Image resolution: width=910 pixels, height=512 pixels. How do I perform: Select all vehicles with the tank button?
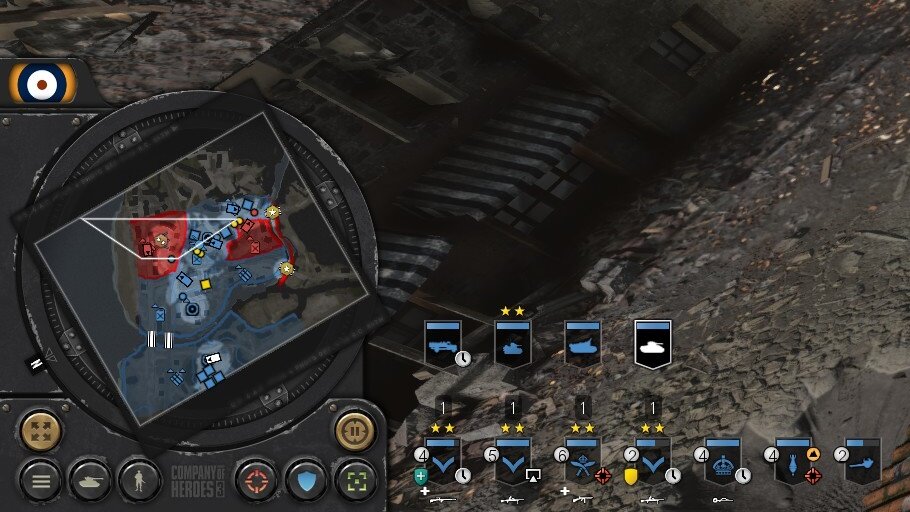pos(90,481)
